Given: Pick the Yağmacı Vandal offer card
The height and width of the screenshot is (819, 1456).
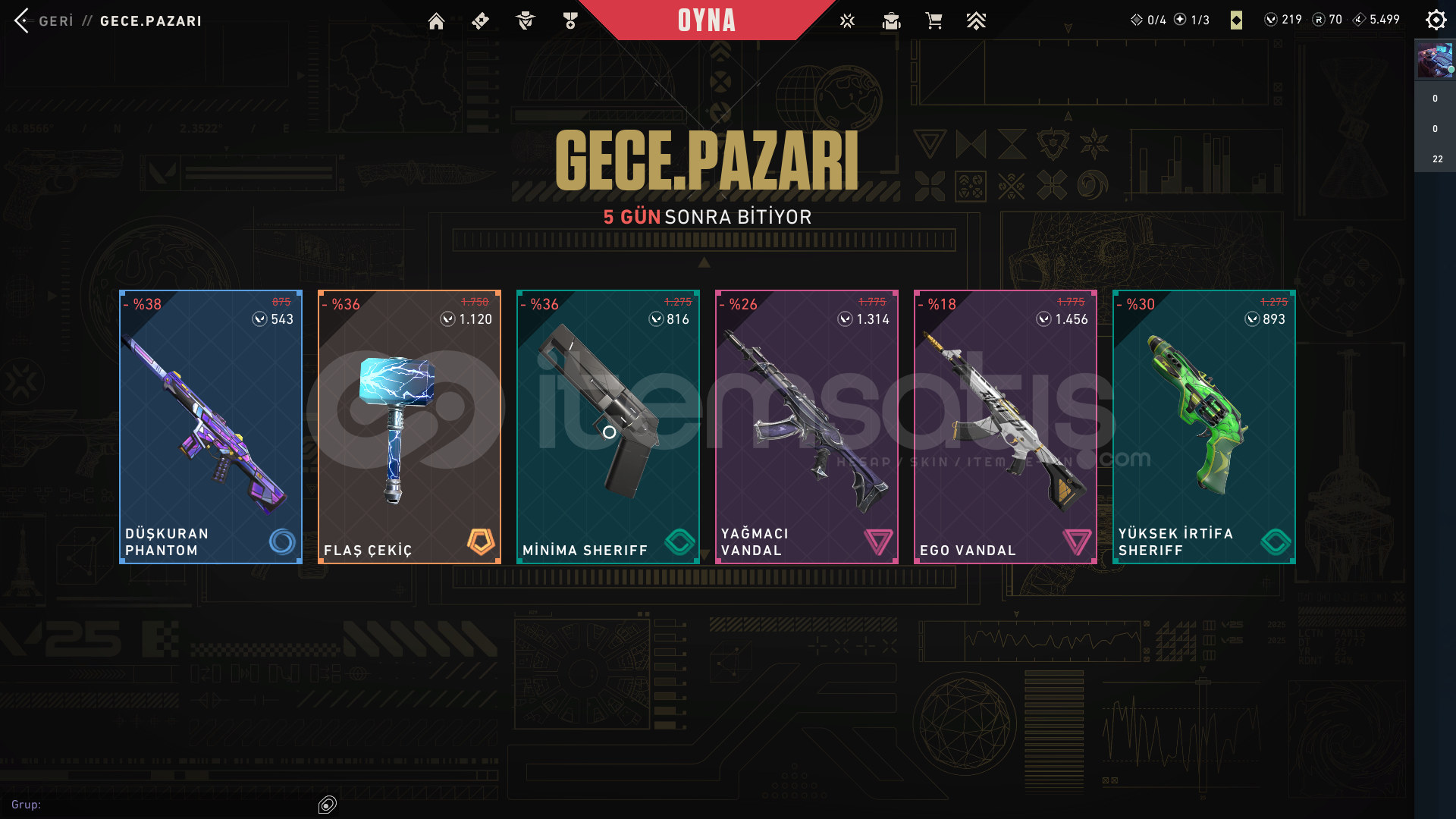Looking at the screenshot, I should [x=807, y=426].
